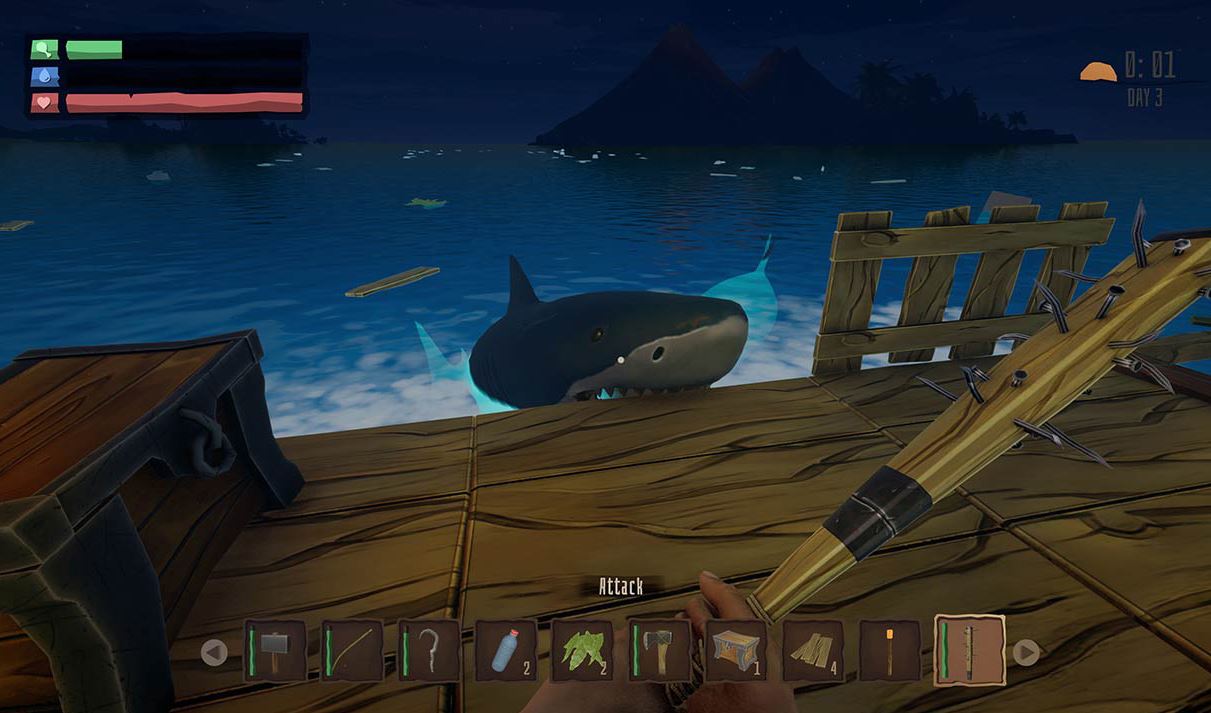Select the plastic water bottle slot

(506, 651)
